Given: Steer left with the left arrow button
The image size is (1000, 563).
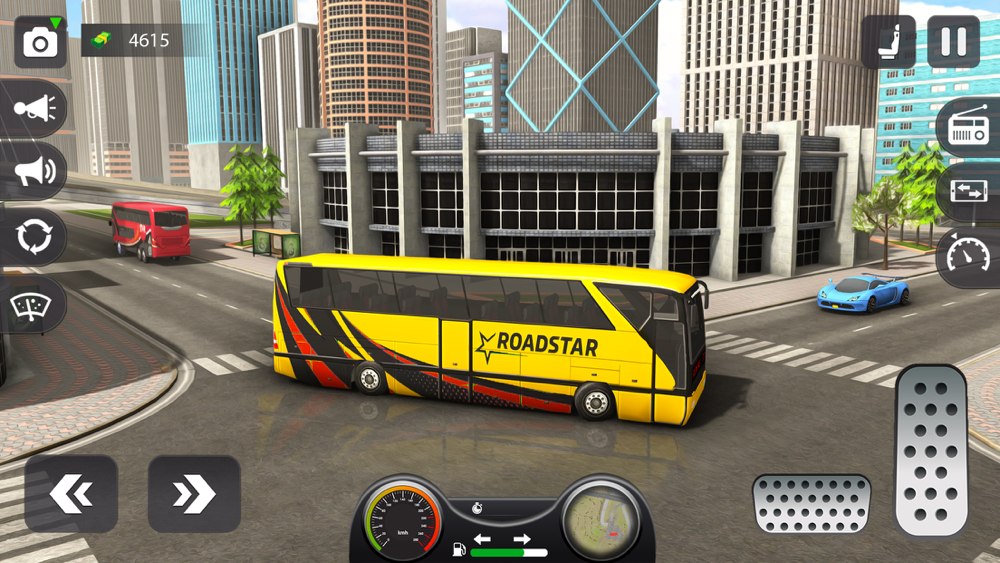Looking at the screenshot, I should click(x=71, y=494).
